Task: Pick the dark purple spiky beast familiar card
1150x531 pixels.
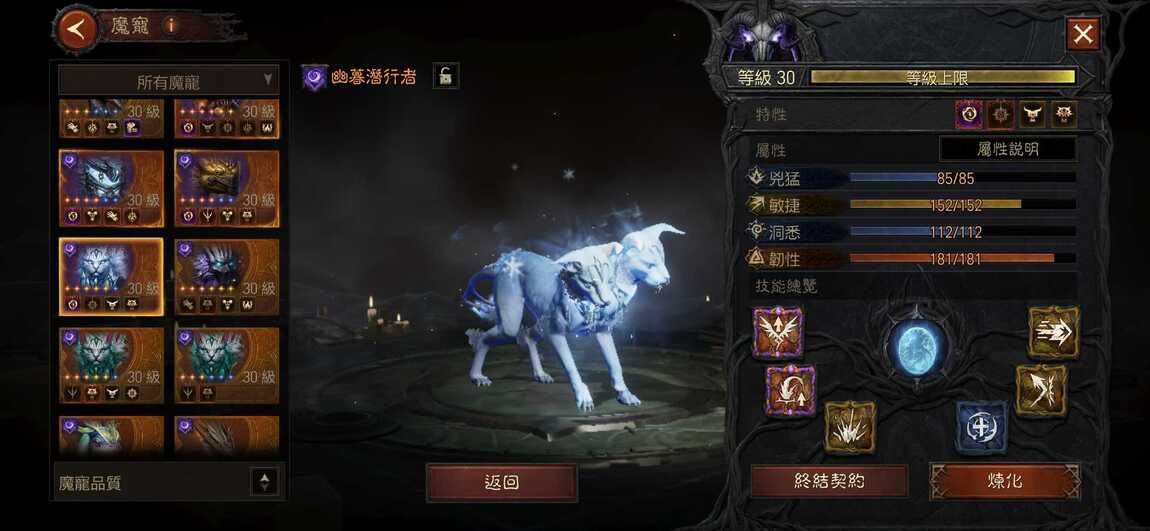Action: point(226,277)
